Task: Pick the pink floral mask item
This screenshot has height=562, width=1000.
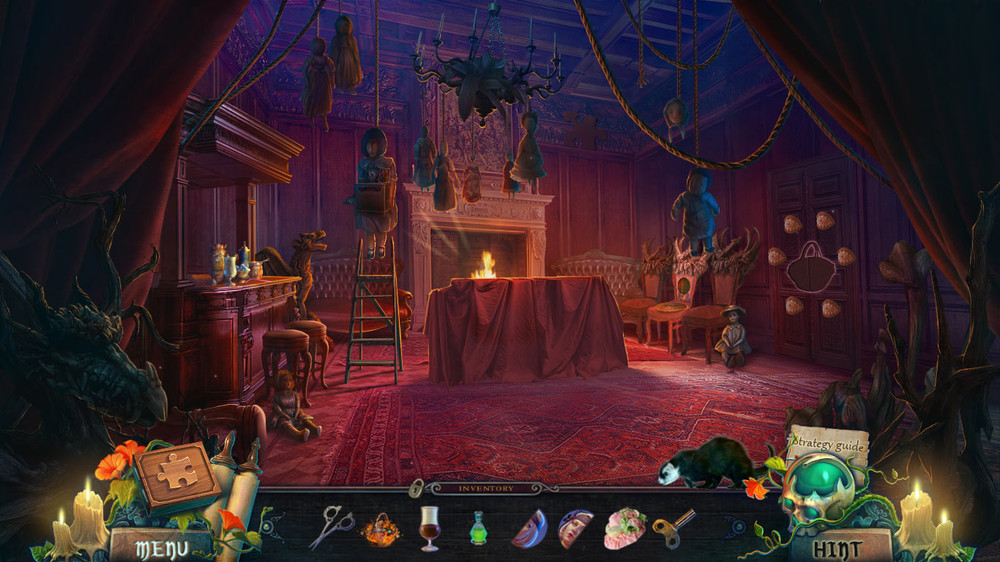Action: pyautogui.click(x=625, y=528)
